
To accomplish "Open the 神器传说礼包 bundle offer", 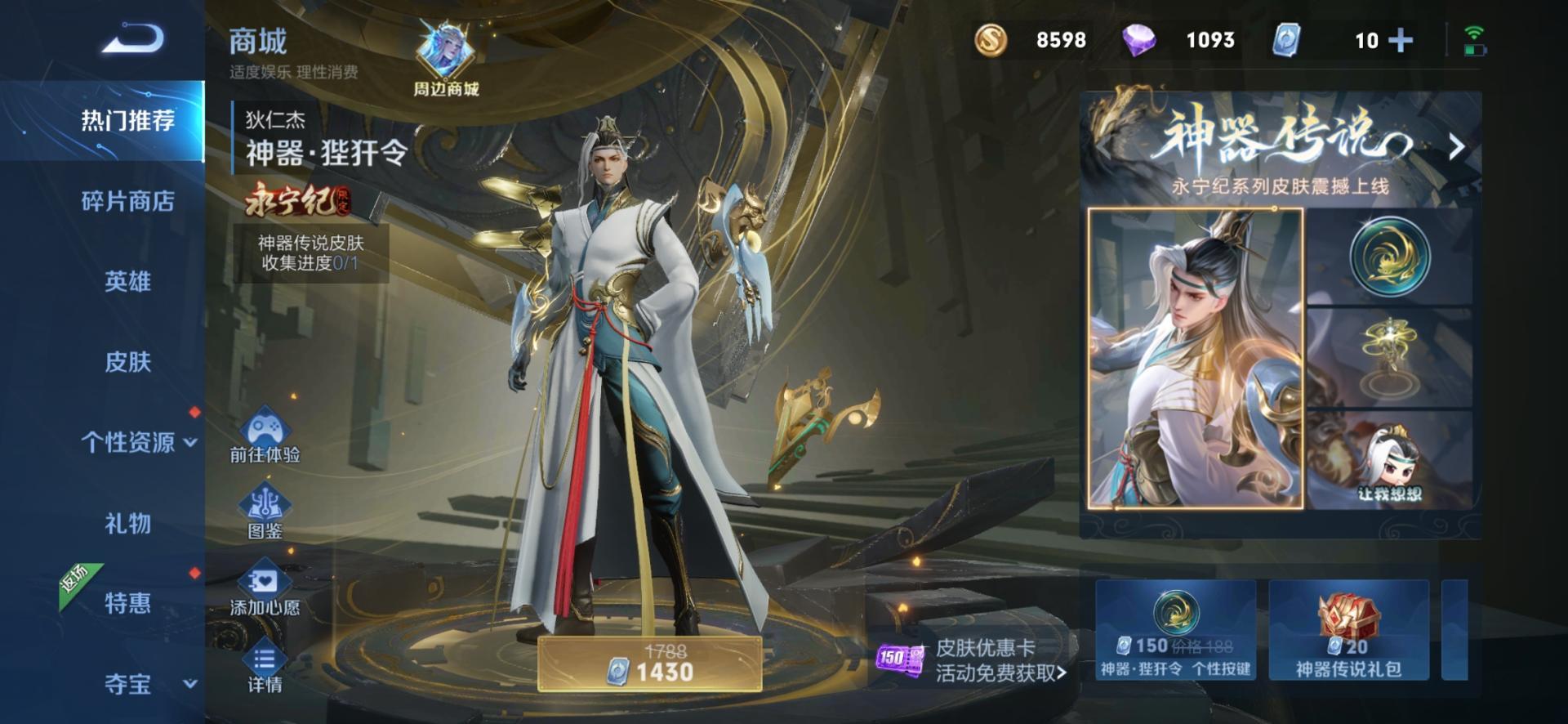I will (x=1348, y=630).
